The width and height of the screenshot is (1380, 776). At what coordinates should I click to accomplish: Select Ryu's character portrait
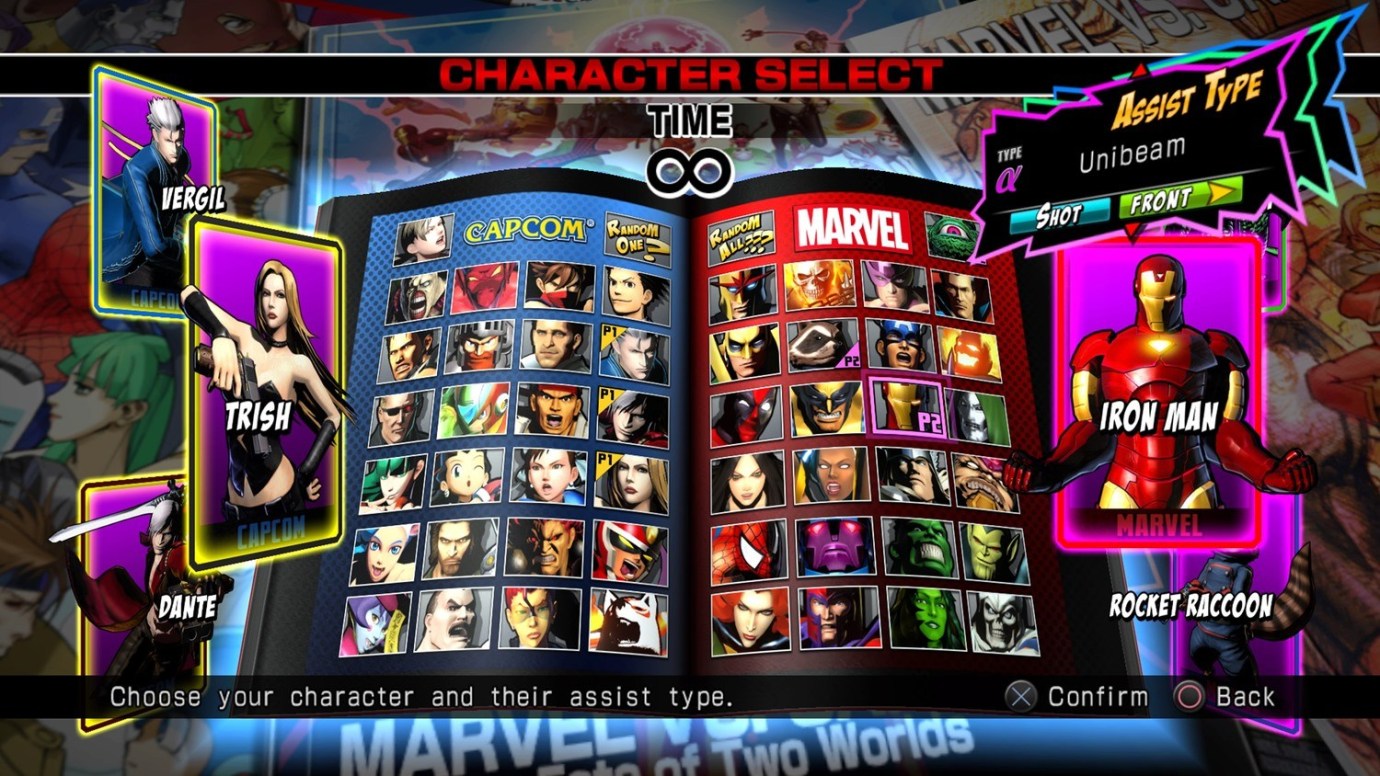click(x=554, y=410)
